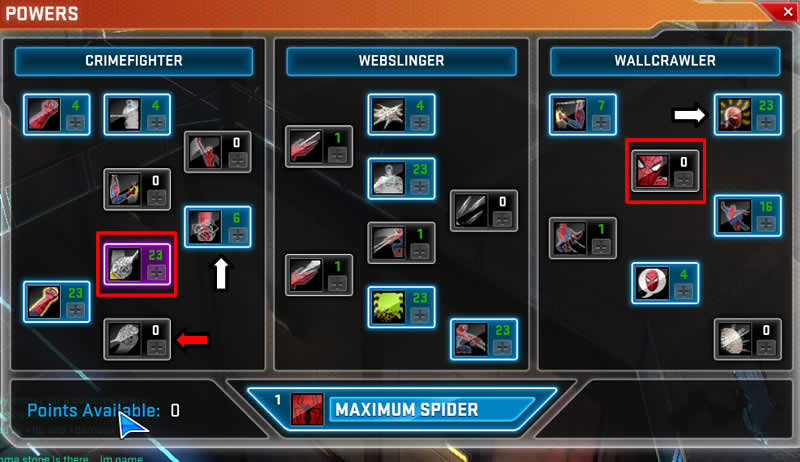Select the Crimefighter web ball power marked by red arrow
800x462 pixels.
tap(123, 339)
